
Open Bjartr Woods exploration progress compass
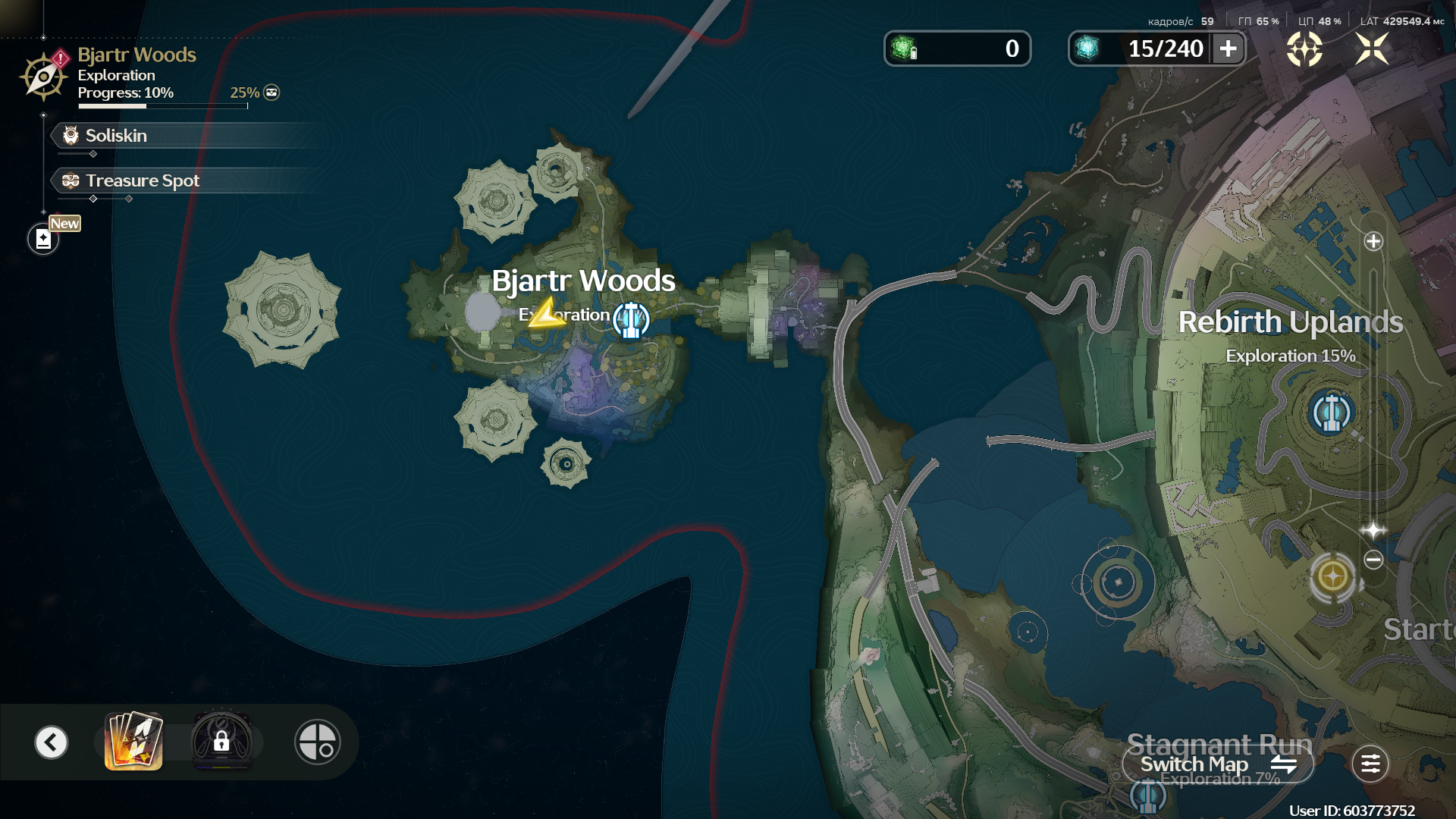(x=44, y=75)
